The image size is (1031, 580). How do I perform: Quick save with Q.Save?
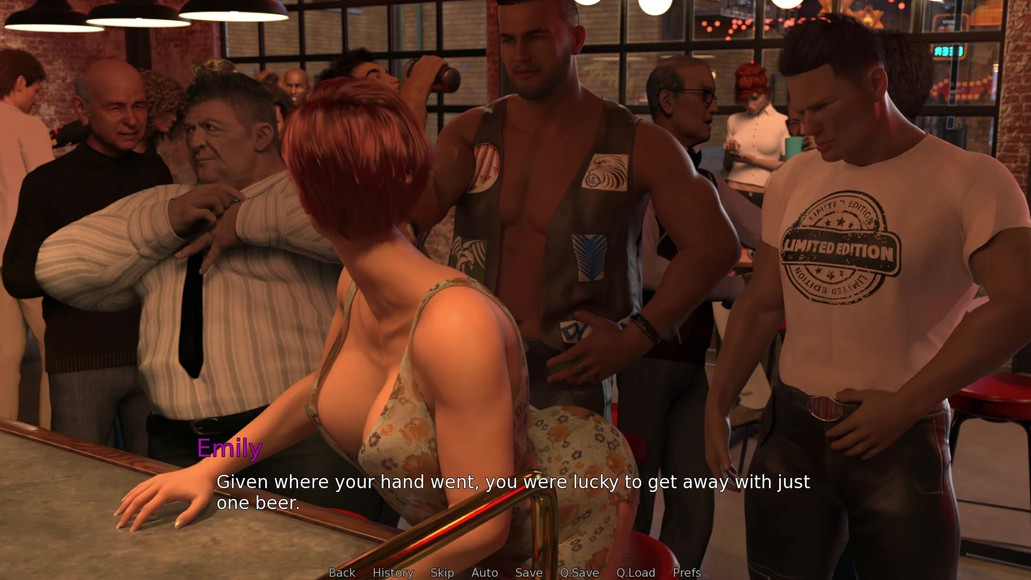pos(579,572)
